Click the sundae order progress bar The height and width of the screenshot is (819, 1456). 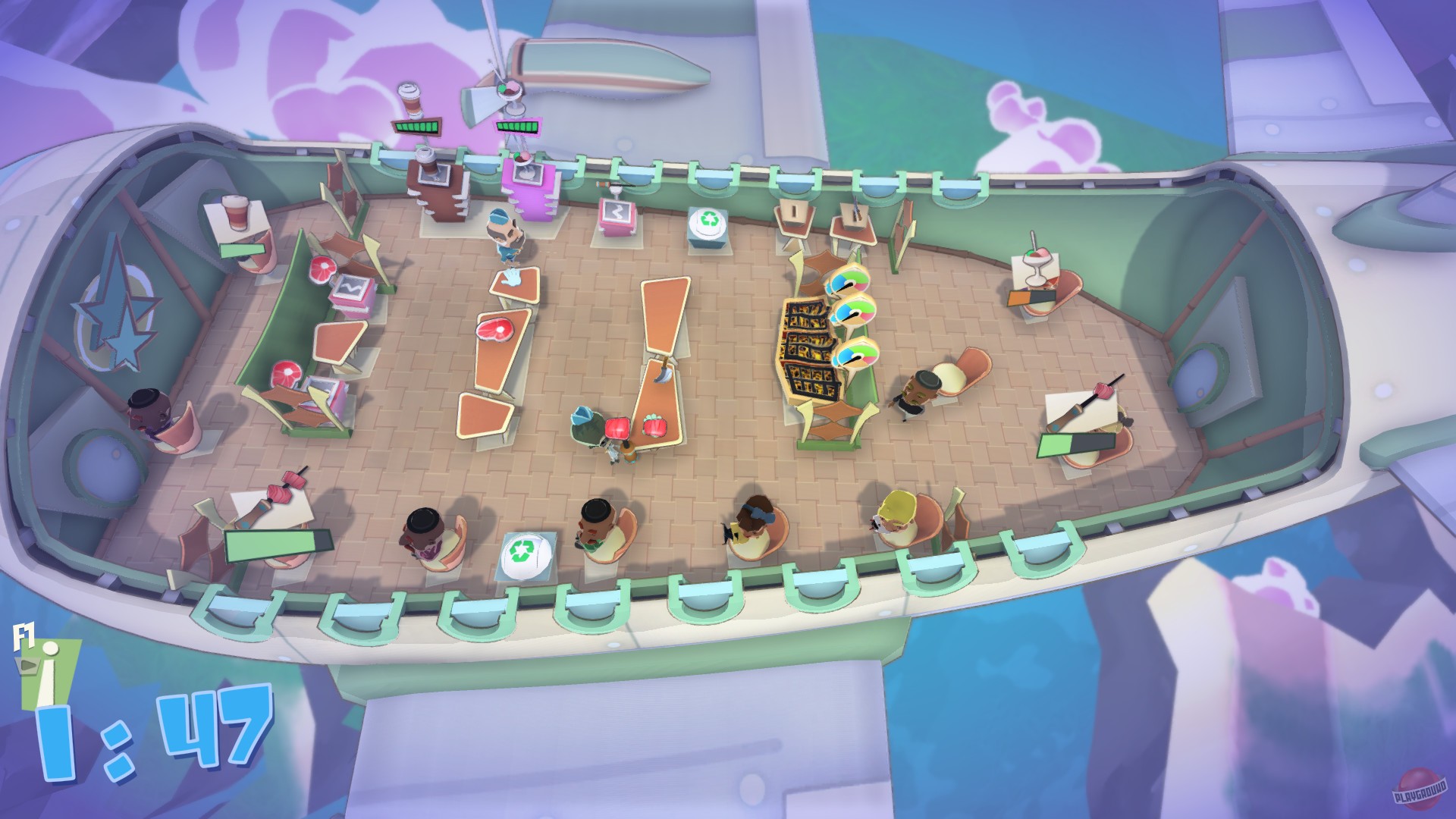tap(518, 126)
